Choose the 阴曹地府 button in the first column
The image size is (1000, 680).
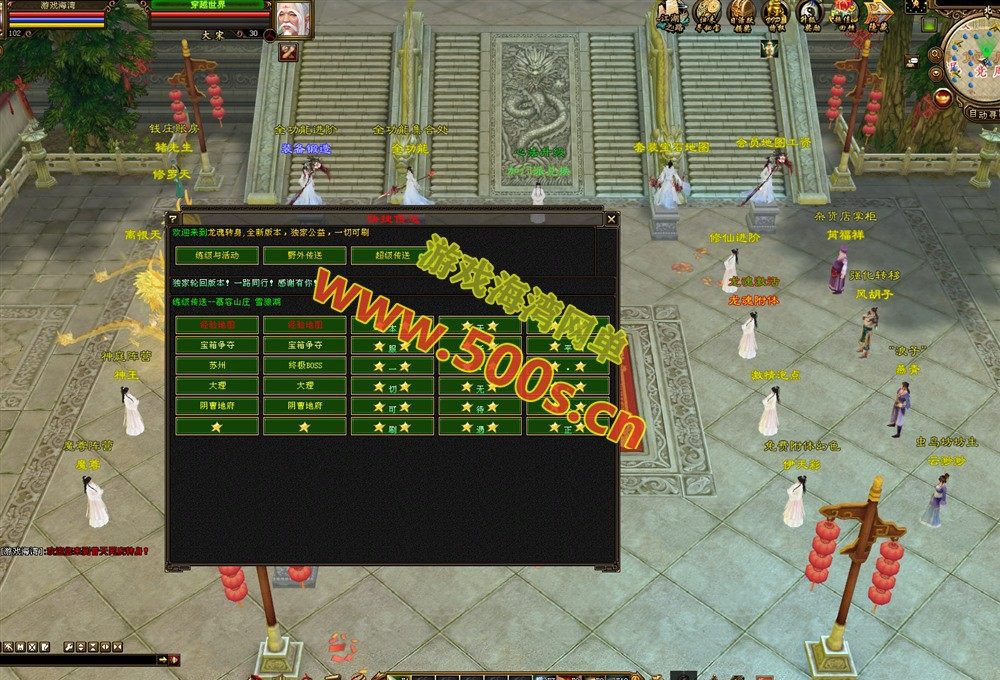(x=216, y=406)
